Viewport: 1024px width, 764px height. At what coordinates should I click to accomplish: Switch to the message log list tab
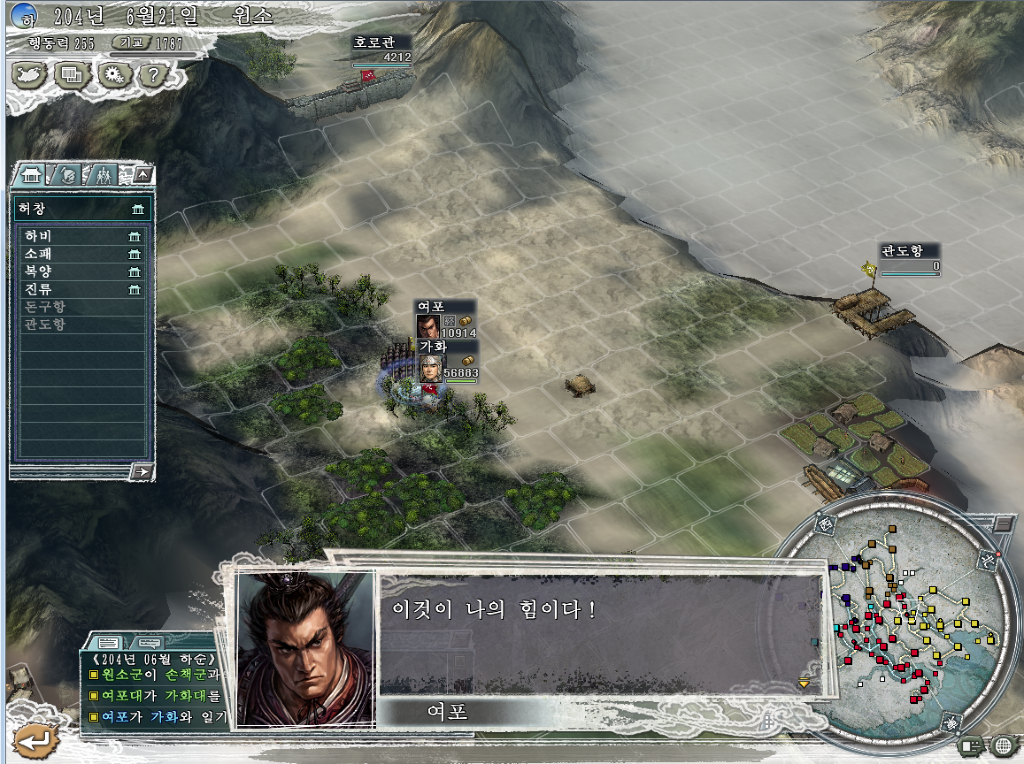[109, 641]
